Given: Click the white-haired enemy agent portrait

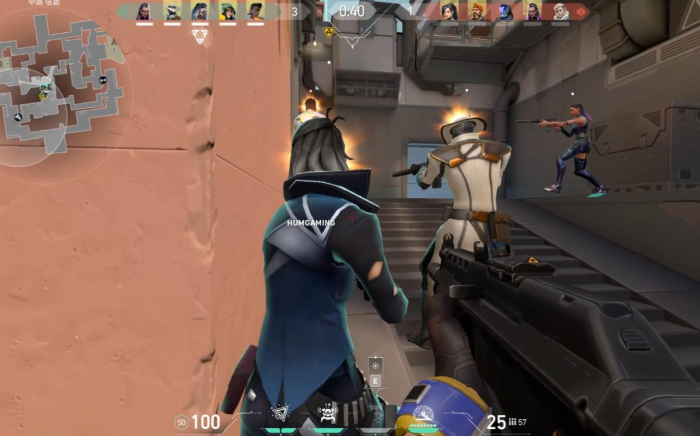Looking at the screenshot, I should 560,12.
